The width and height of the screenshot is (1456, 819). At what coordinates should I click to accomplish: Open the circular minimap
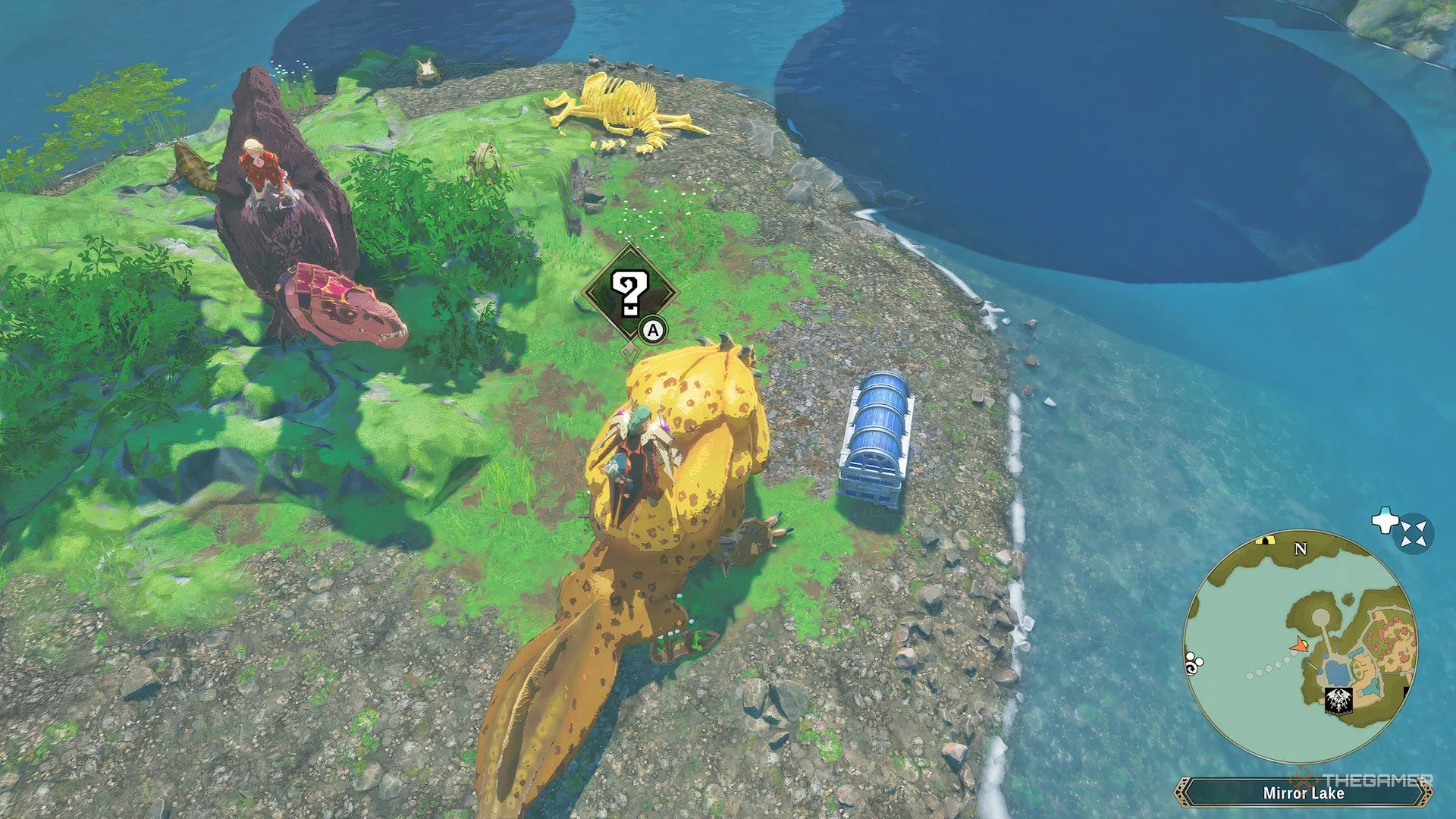pyautogui.click(x=1300, y=646)
